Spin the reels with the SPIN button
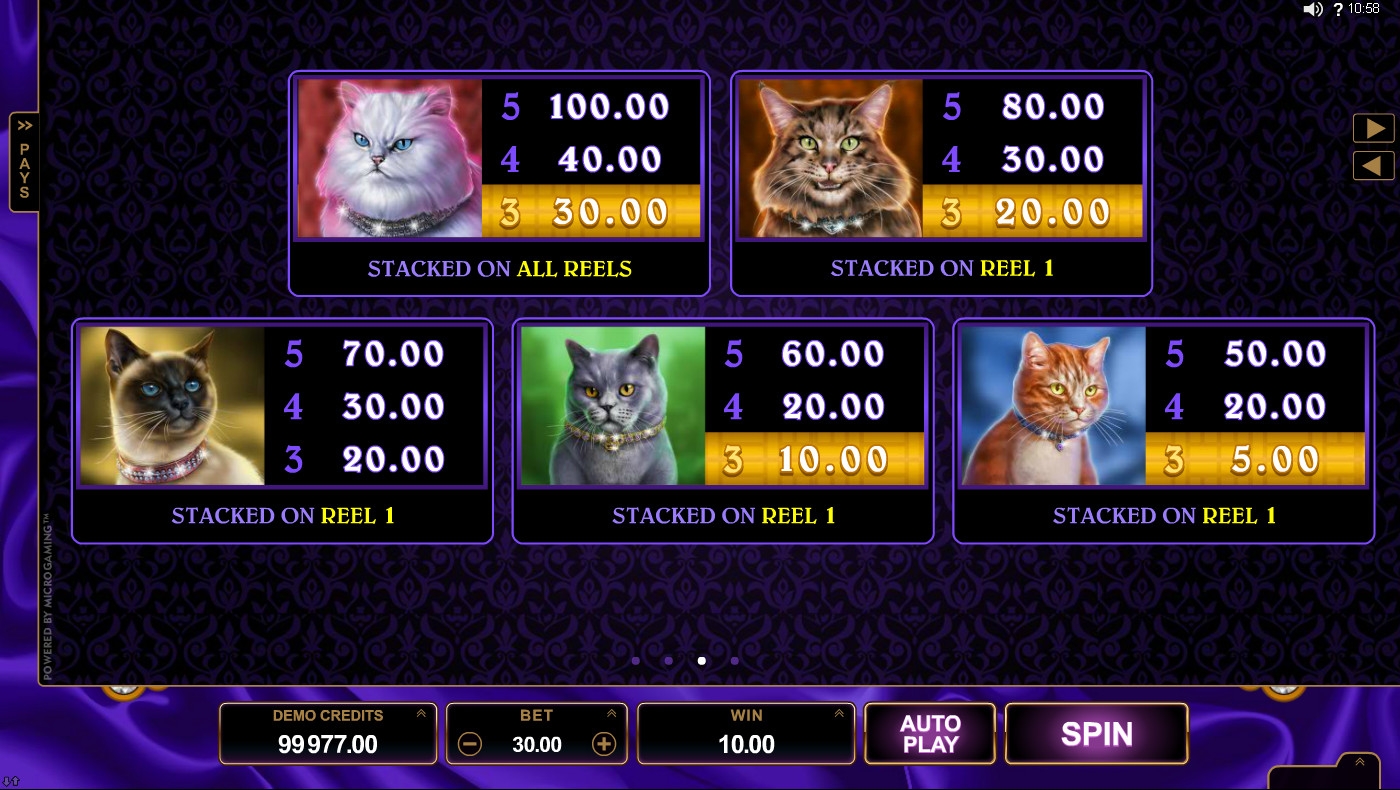1400x790 pixels. [x=1096, y=734]
